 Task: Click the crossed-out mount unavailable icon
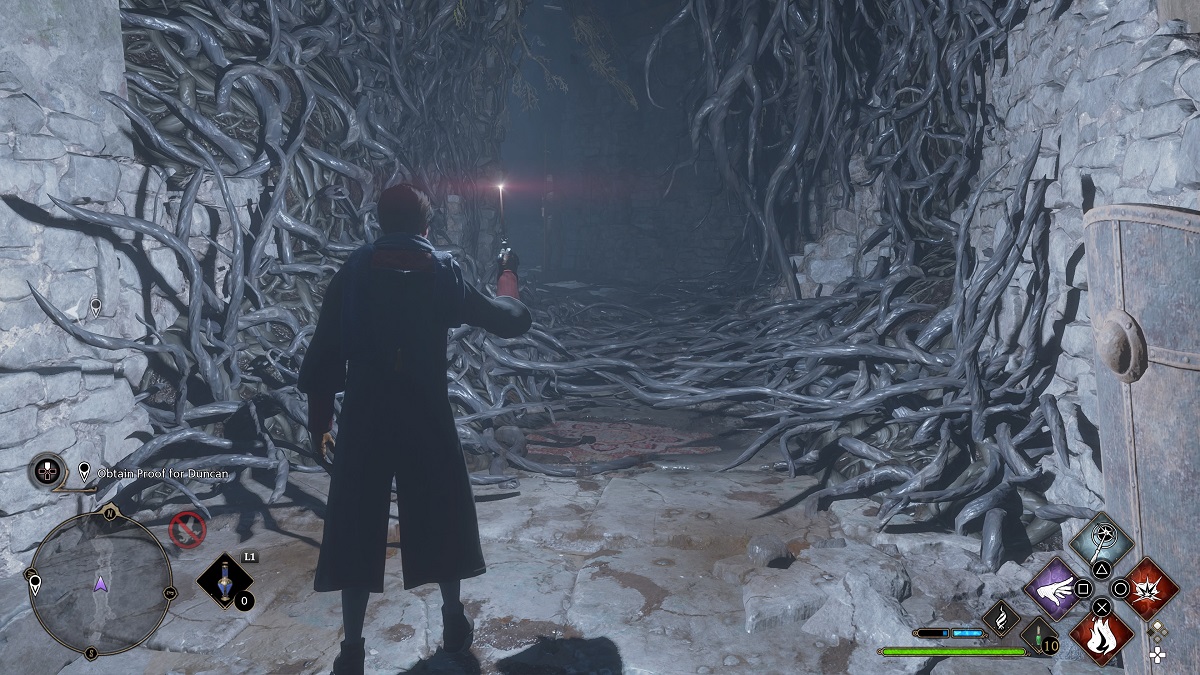[x=186, y=530]
